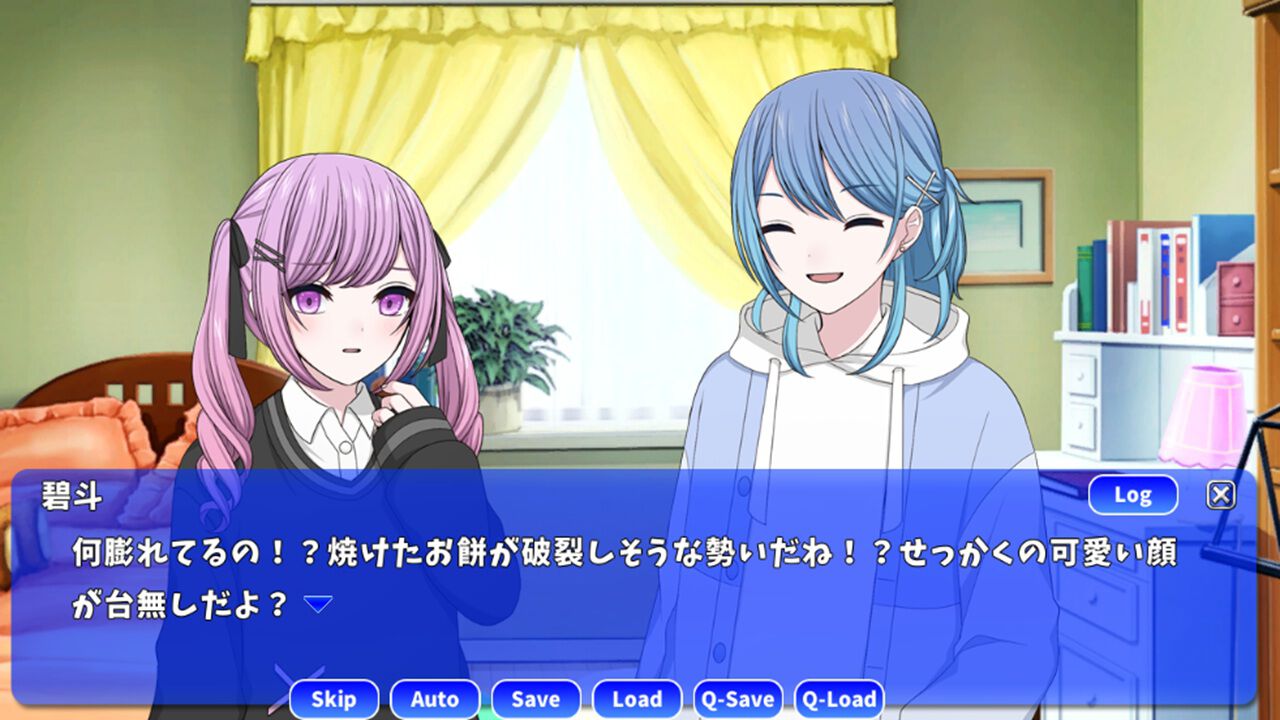Perform a quick save with Q-Save

point(740,699)
